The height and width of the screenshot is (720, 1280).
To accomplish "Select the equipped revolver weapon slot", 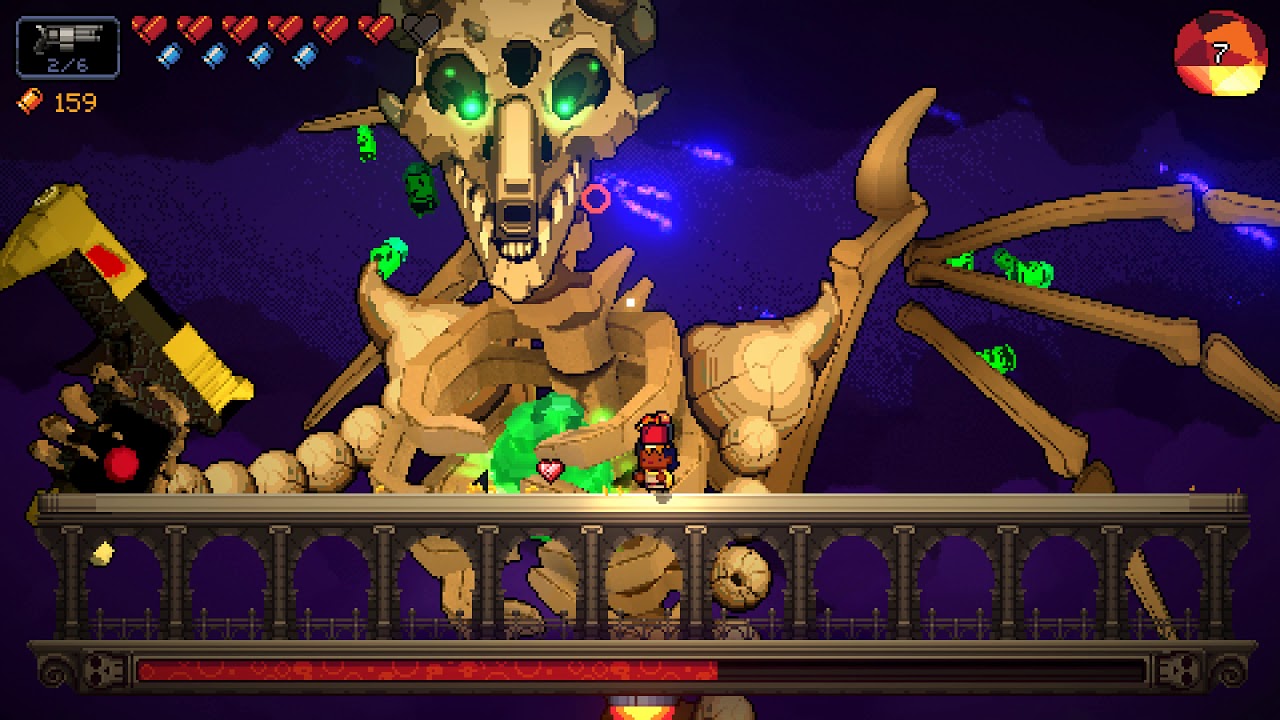I will (68, 47).
